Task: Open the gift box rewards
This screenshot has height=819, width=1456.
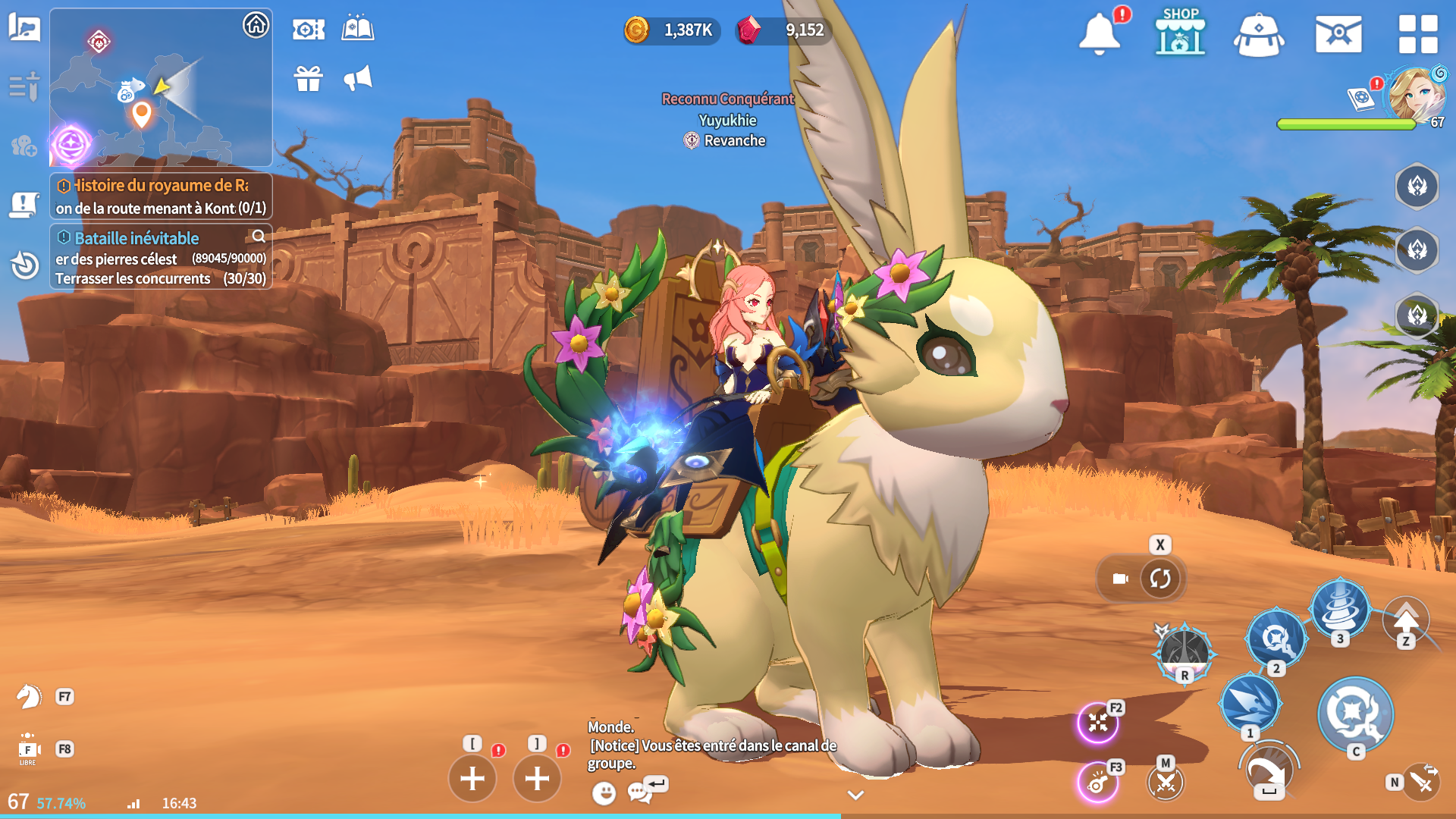Action: [309, 78]
